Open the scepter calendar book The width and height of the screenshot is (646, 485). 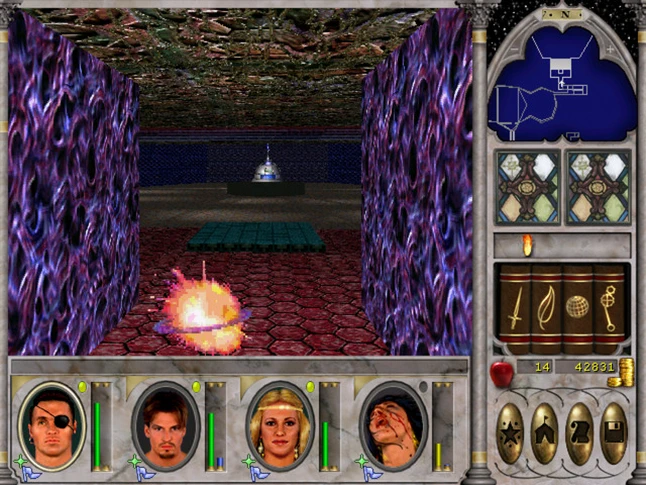coord(608,307)
